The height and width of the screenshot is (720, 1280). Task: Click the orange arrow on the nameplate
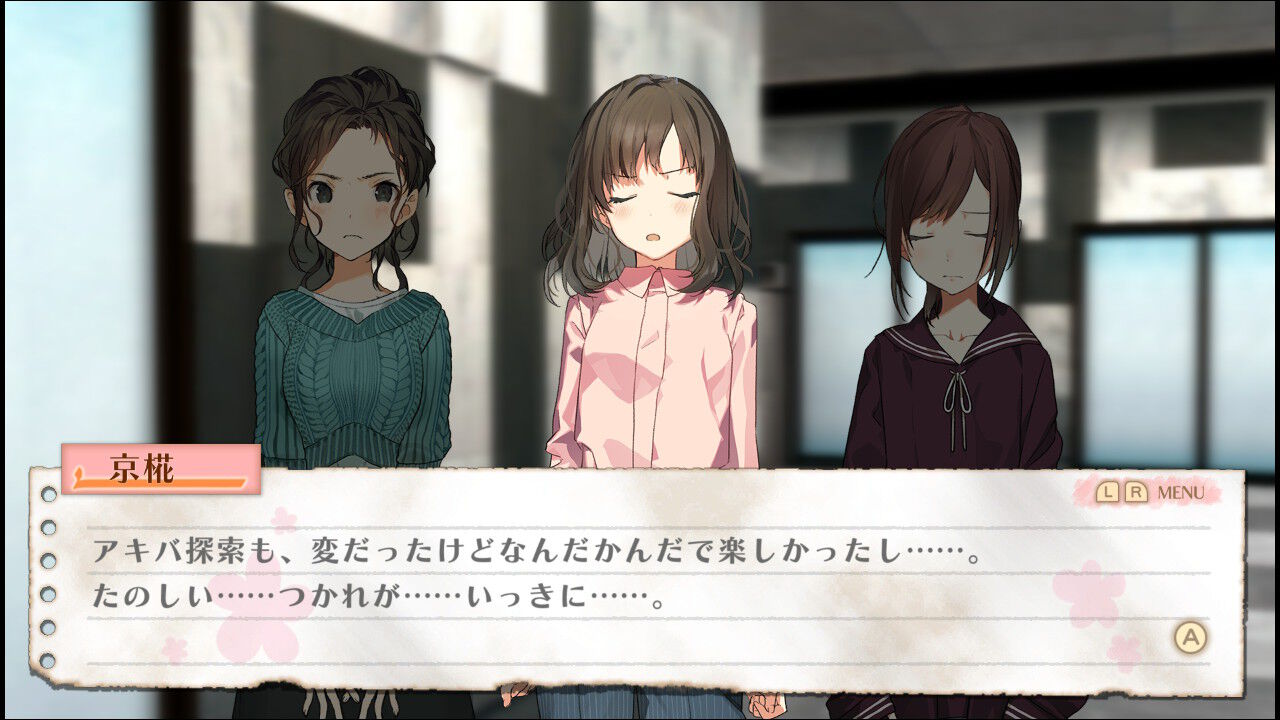pos(80,477)
